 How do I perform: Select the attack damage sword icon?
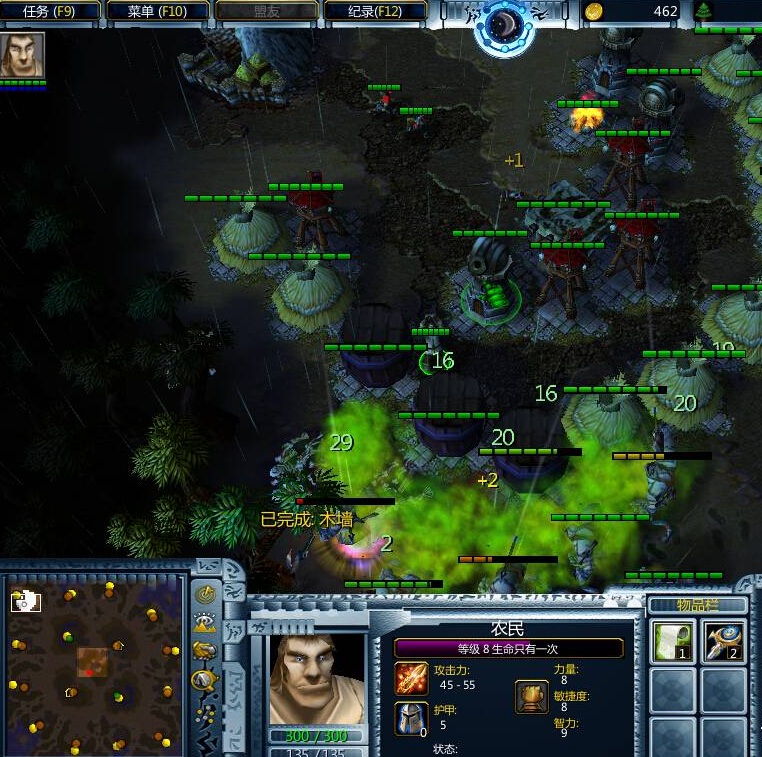411,678
